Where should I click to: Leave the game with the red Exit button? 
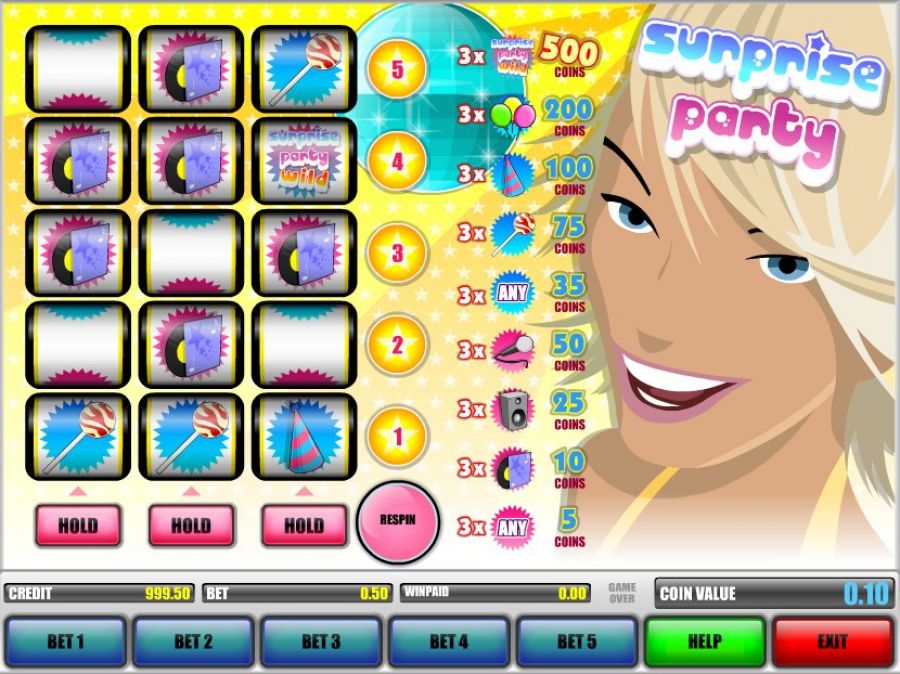[832, 641]
